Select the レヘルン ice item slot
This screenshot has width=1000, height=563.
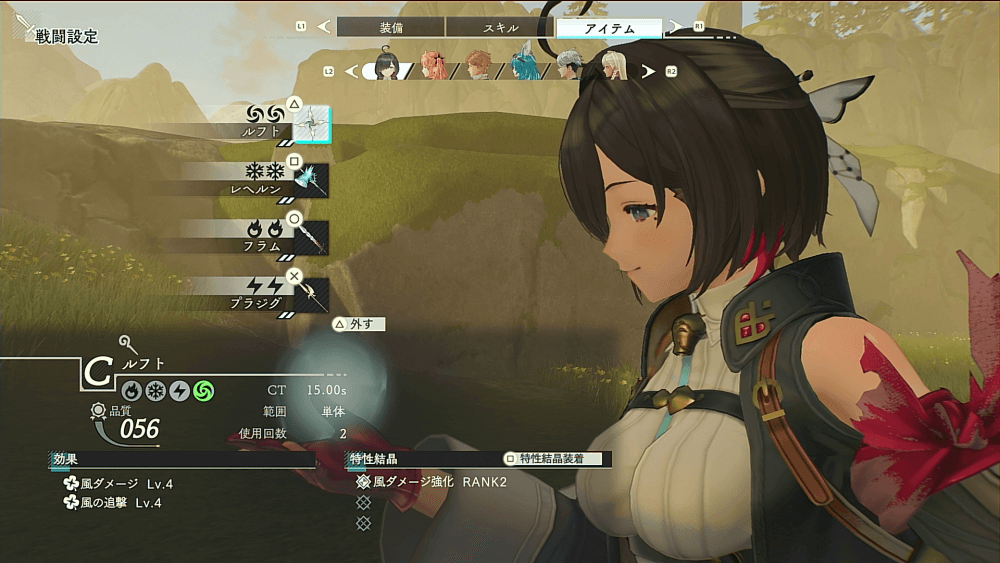pos(311,181)
